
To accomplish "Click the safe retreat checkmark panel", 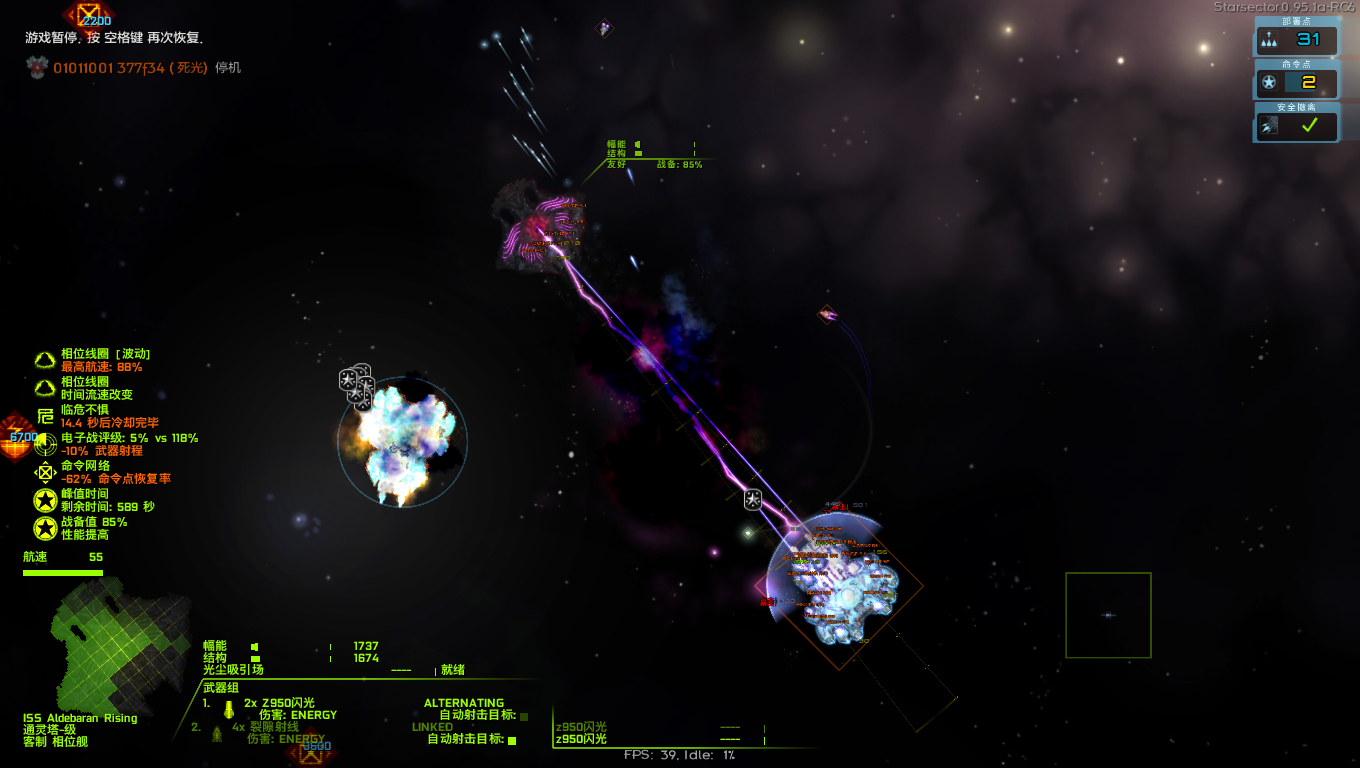I will (x=1297, y=125).
